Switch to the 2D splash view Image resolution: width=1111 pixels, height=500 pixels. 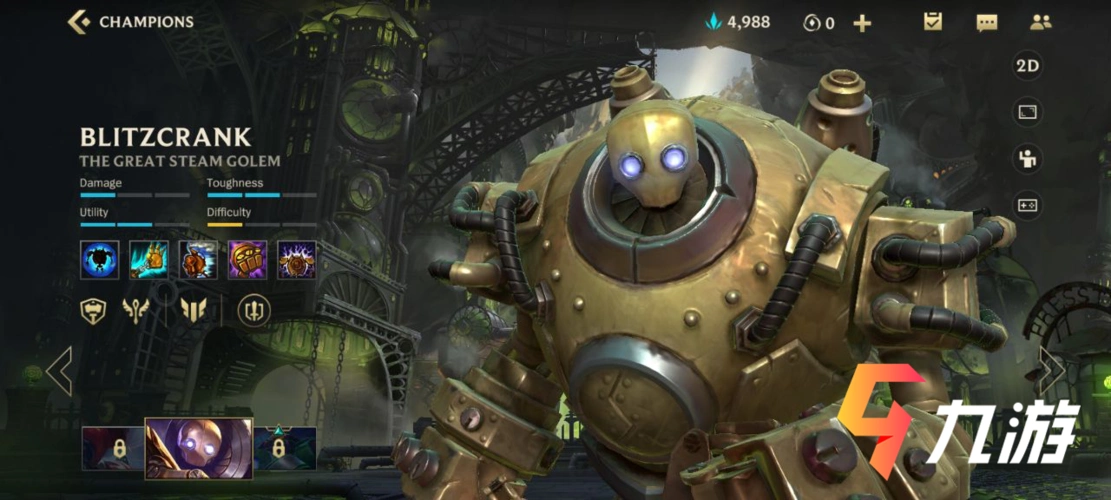(x=1028, y=67)
